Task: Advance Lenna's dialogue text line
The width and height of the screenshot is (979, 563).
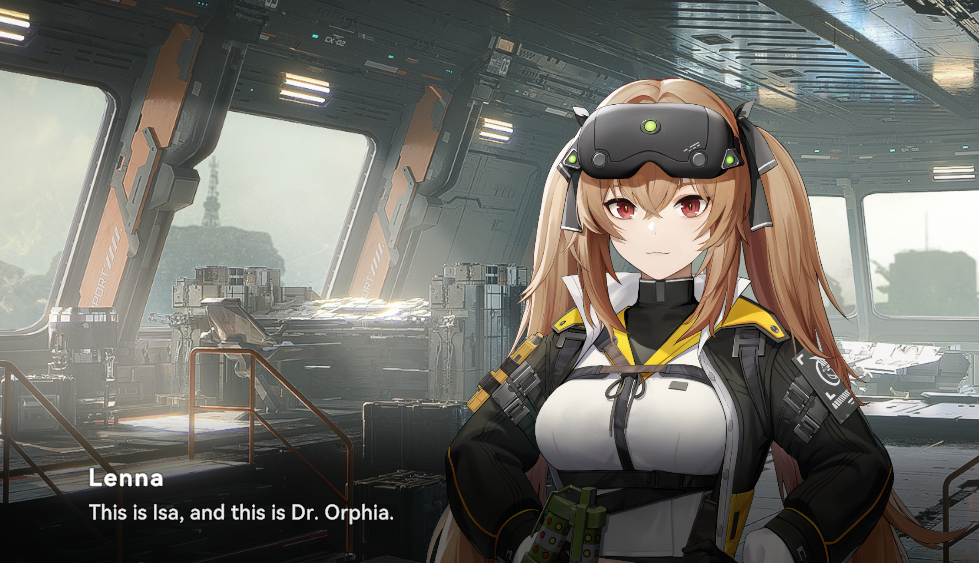Action: tap(242, 513)
